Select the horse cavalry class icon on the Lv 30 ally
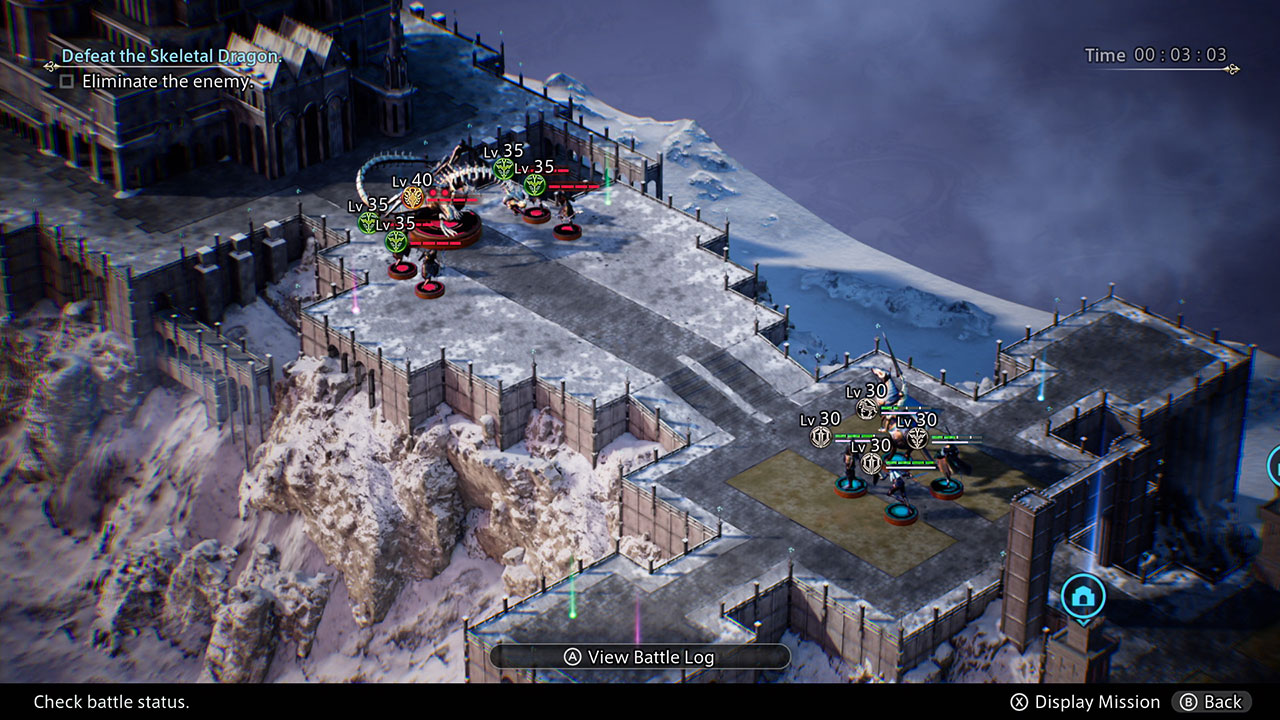This screenshot has height=720, width=1280. click(x=866, y=408)
